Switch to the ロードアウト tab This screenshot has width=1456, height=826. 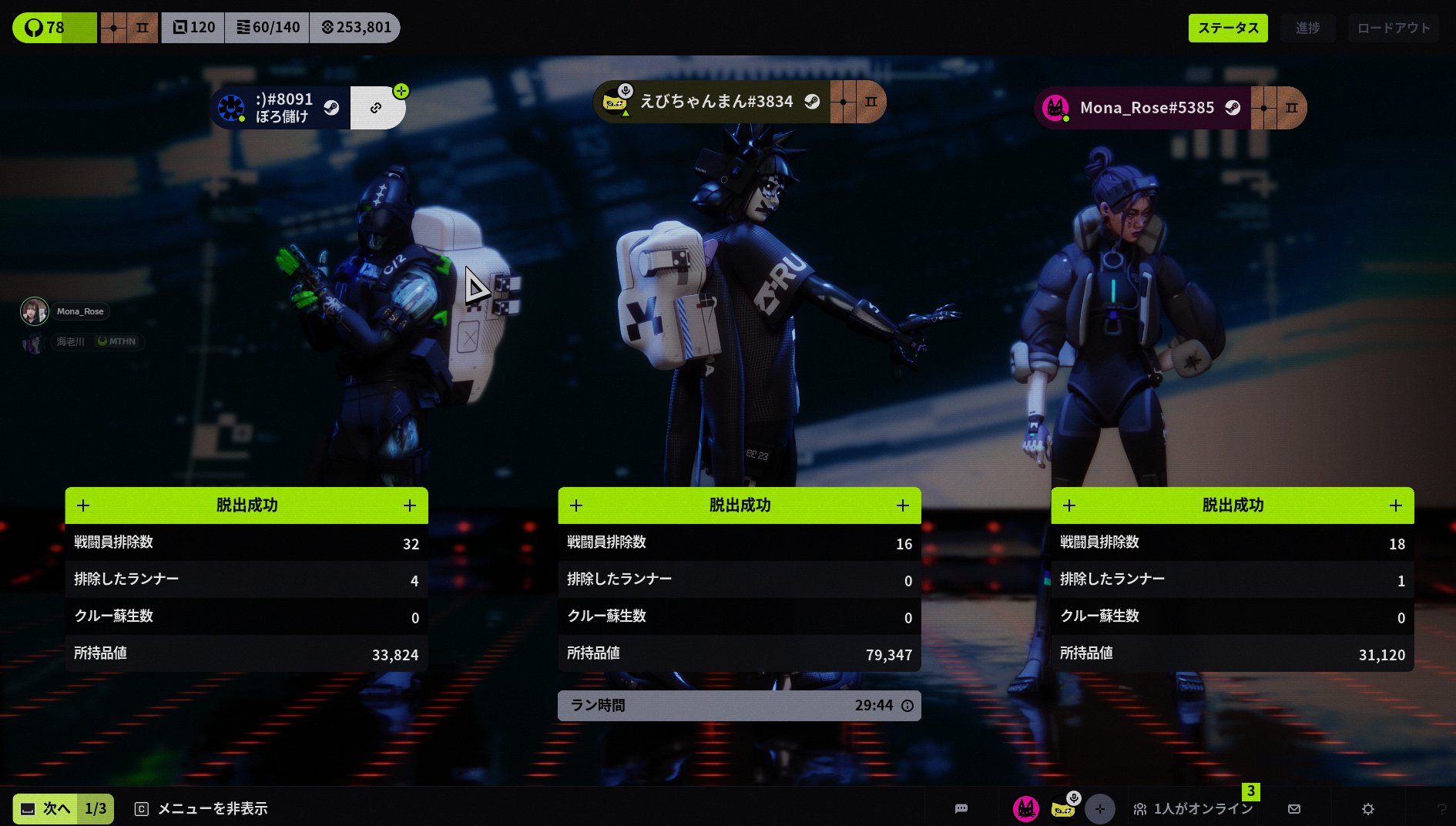click(1393, 28)
